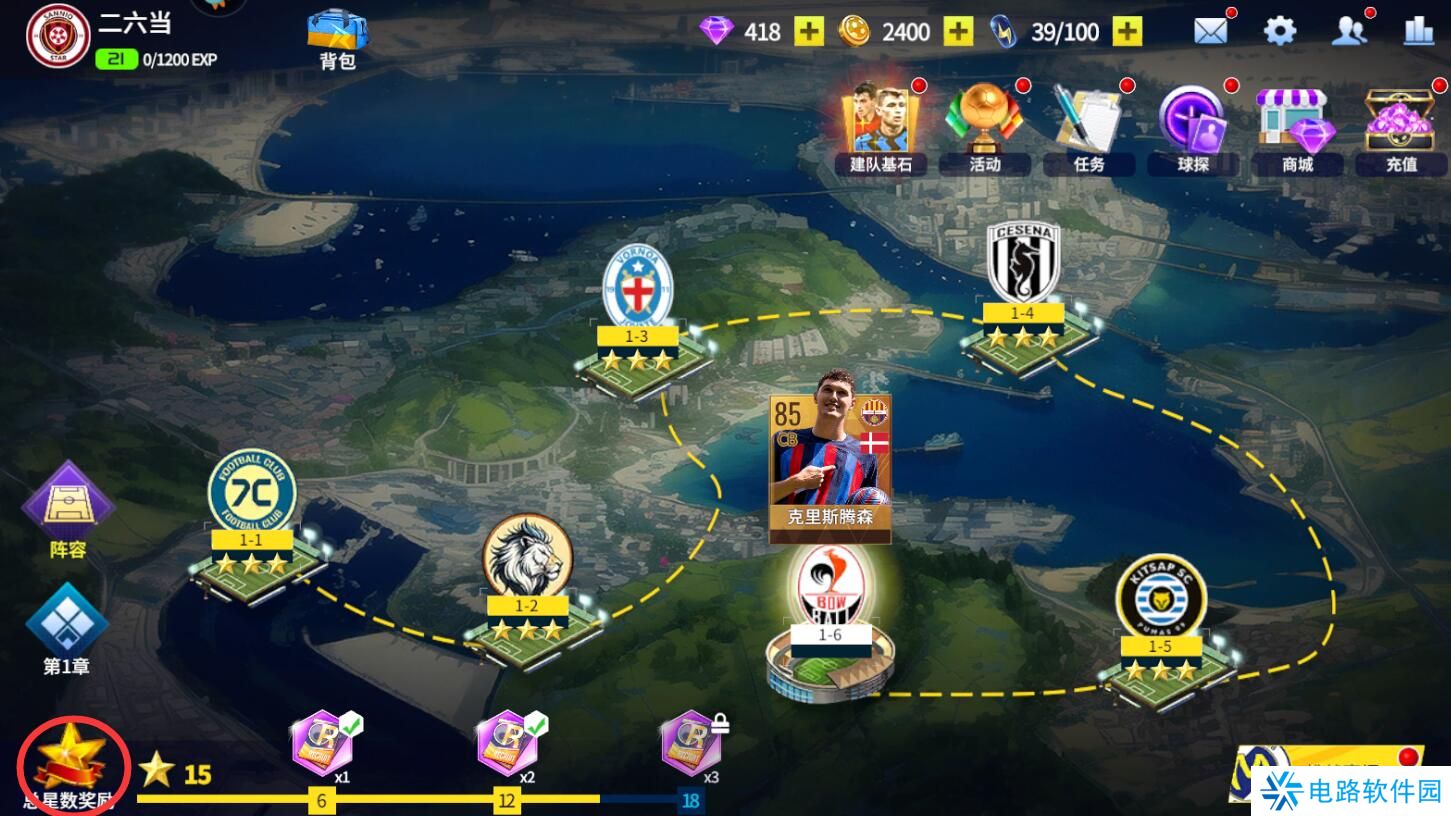Open the friends list
The image size is (1451, 816).
[1349, 31]
